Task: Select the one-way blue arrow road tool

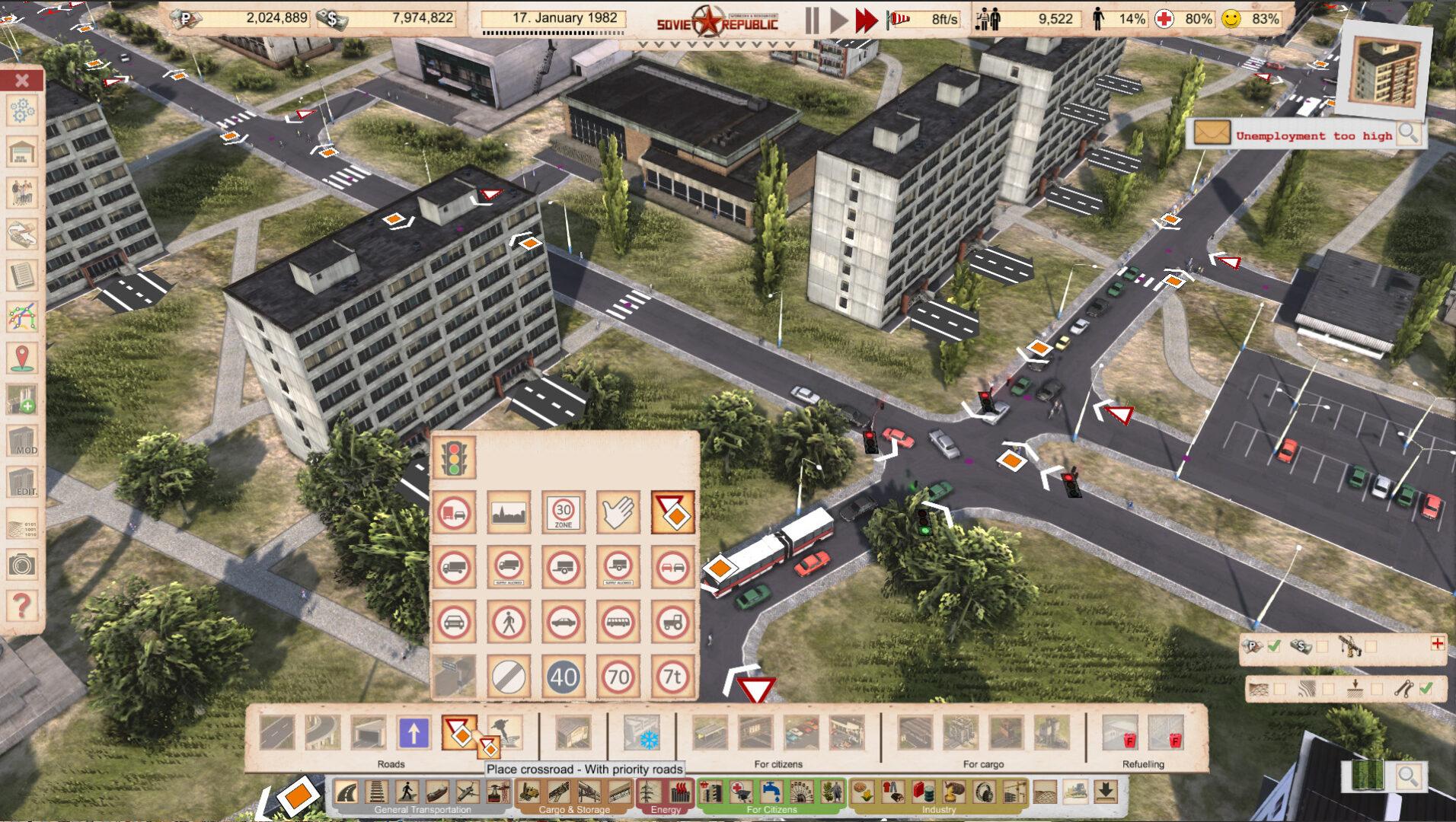Action: [413, 733]
